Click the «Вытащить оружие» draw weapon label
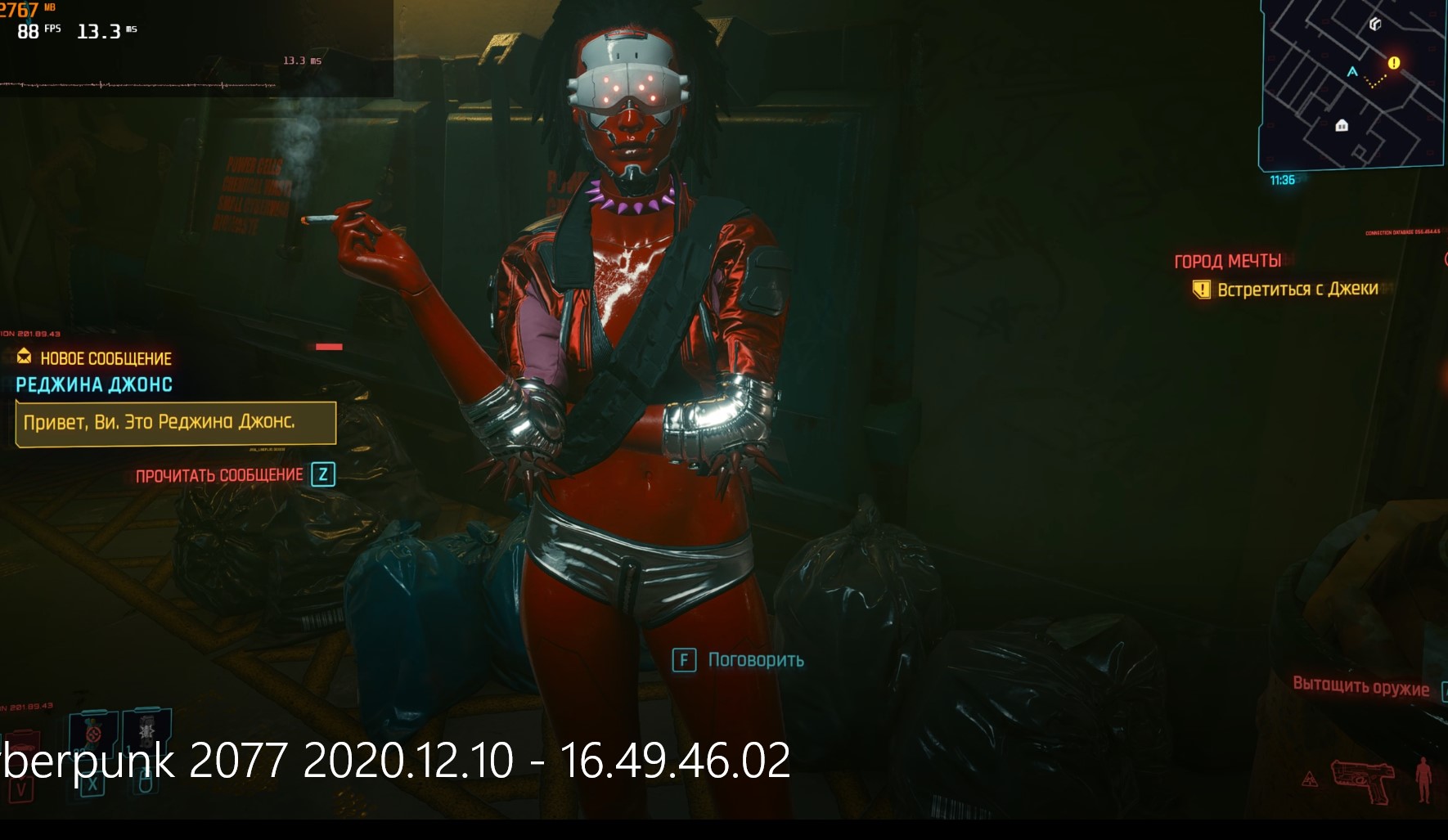The image size is (1448, 840). tap(1360, 686)
